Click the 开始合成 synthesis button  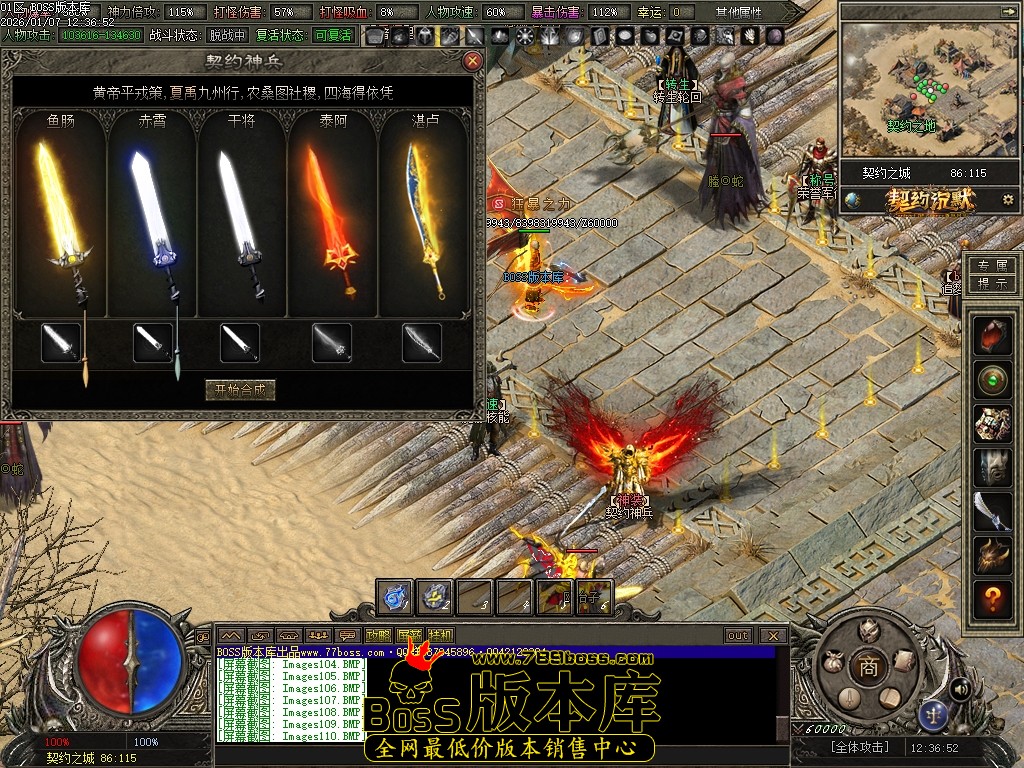tap(239, 390)
